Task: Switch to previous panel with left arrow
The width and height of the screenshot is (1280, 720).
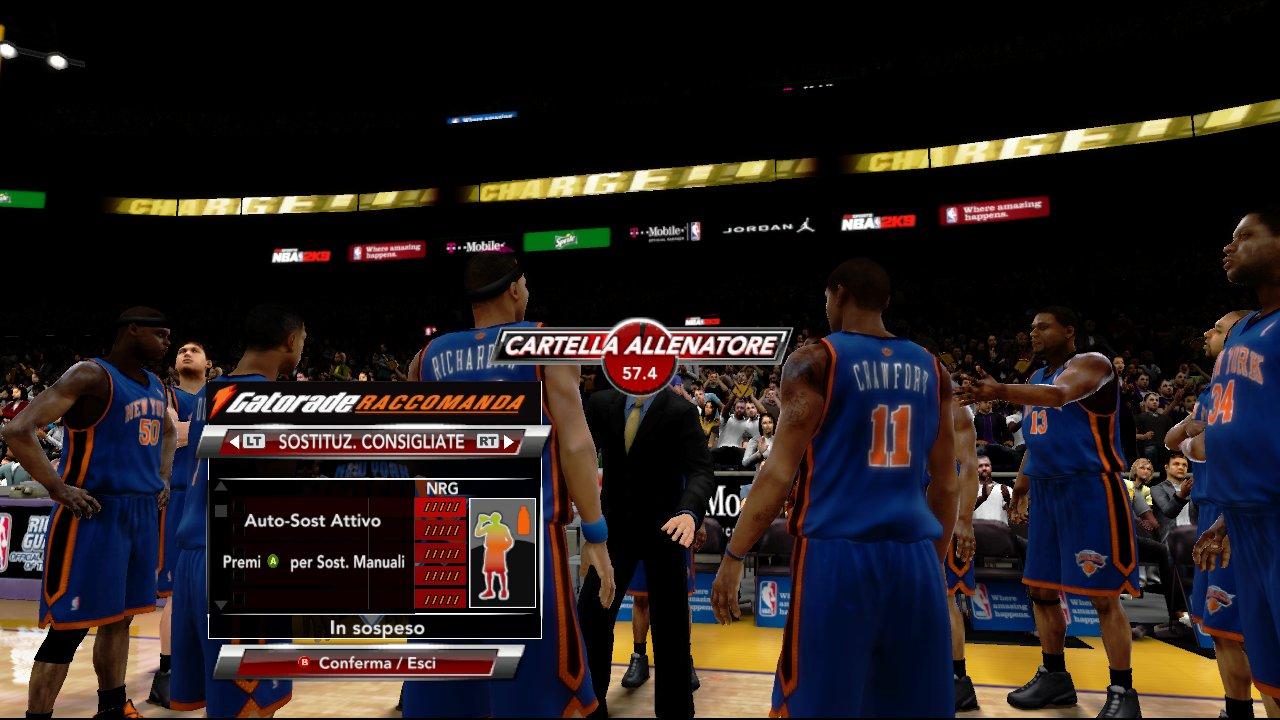Action: (x=233, y=441)
